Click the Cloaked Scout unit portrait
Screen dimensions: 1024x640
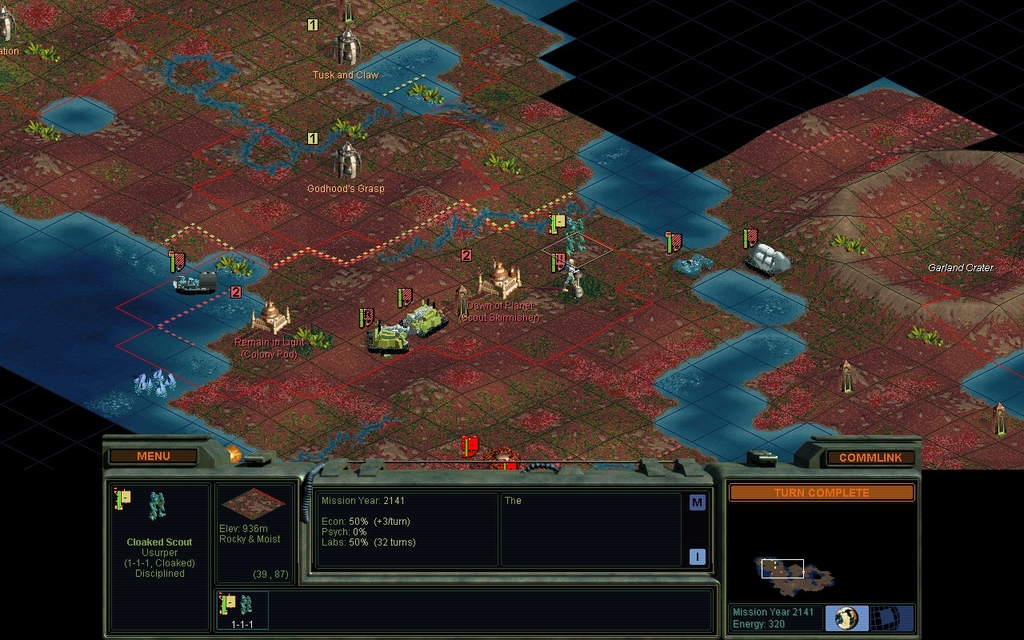pos(158,506)
